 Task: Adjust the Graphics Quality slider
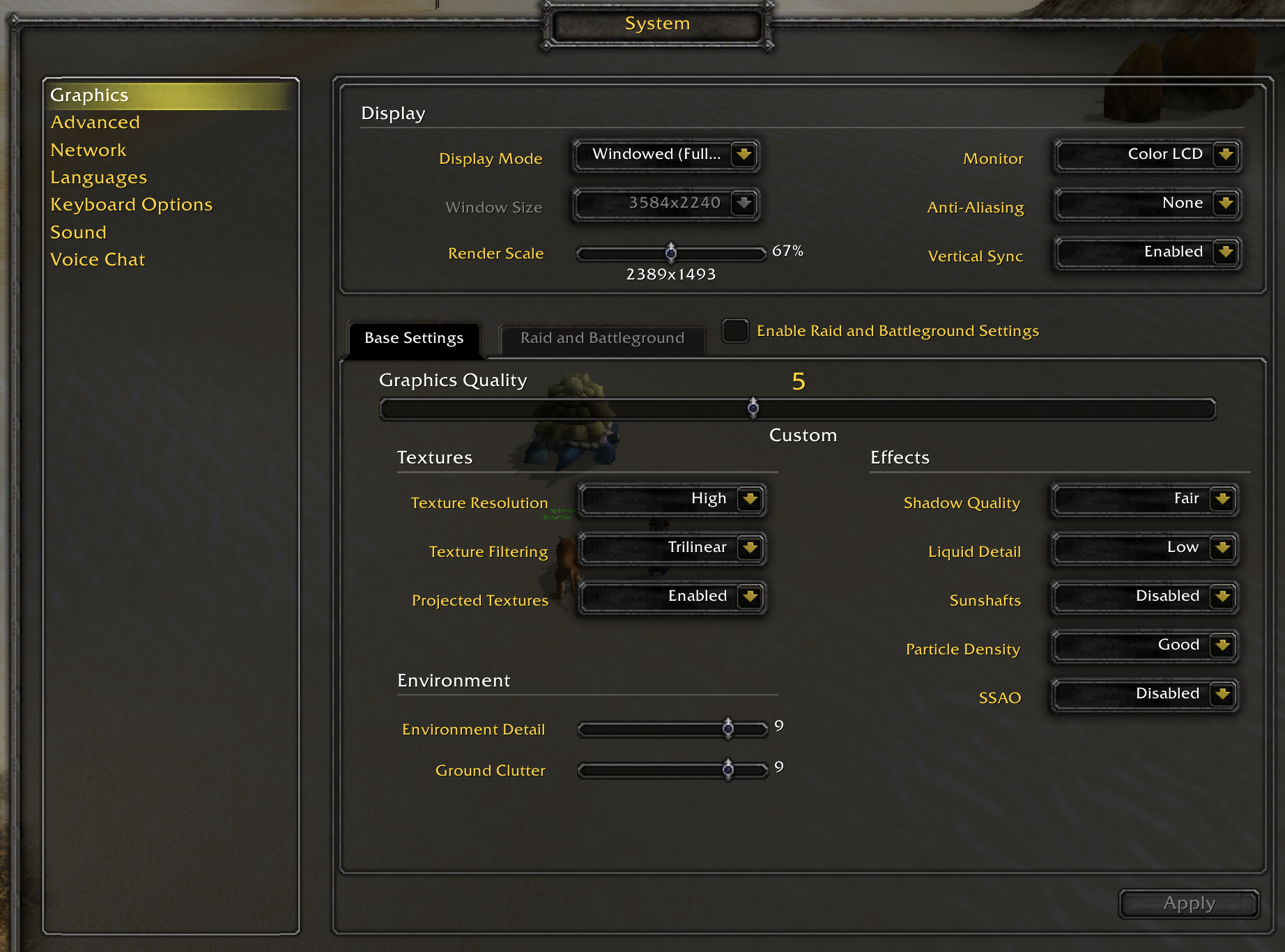753,408
